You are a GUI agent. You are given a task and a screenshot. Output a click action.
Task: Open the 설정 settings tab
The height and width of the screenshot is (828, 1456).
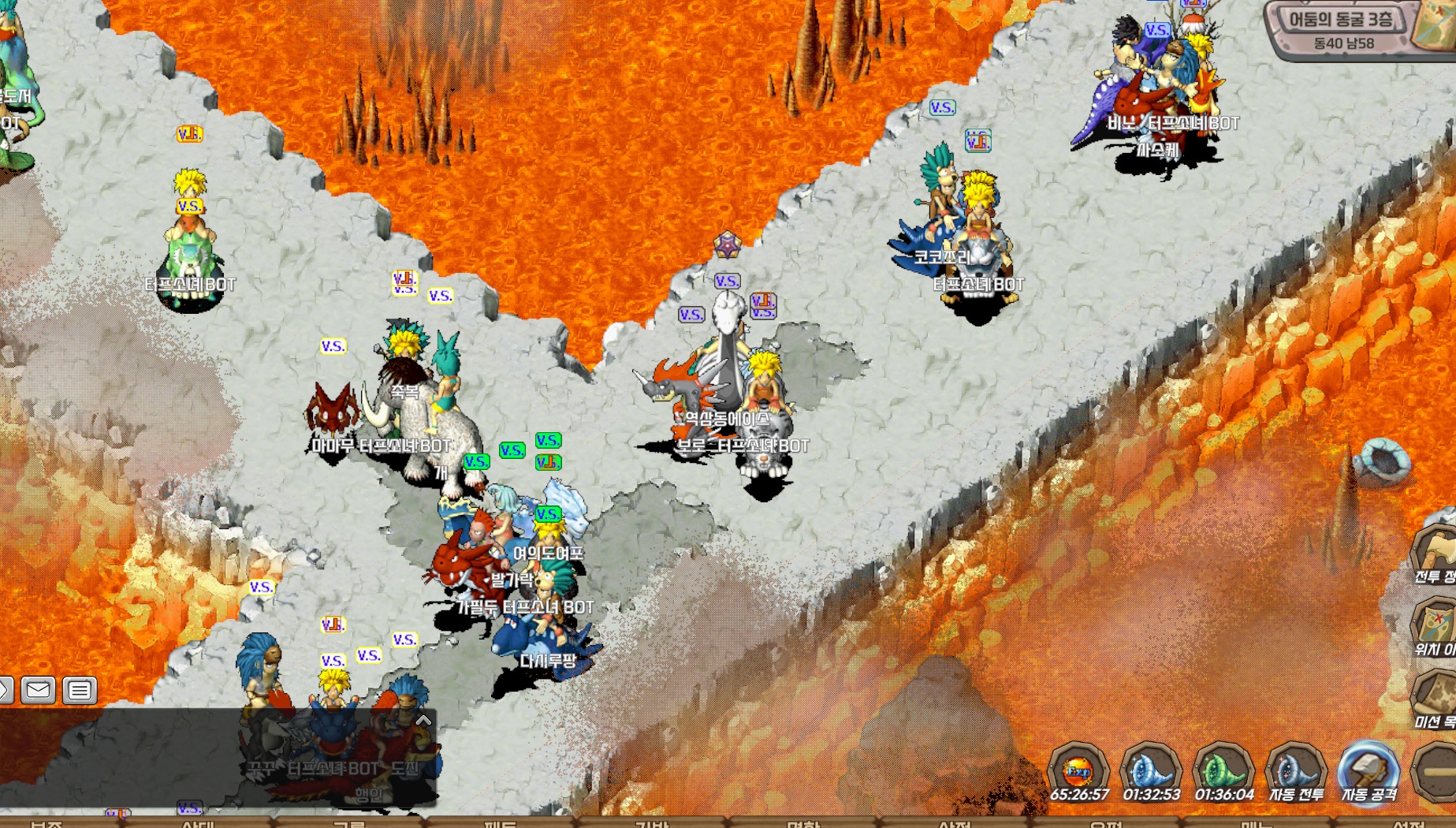pyautogui.click(x=1408, y=823)
